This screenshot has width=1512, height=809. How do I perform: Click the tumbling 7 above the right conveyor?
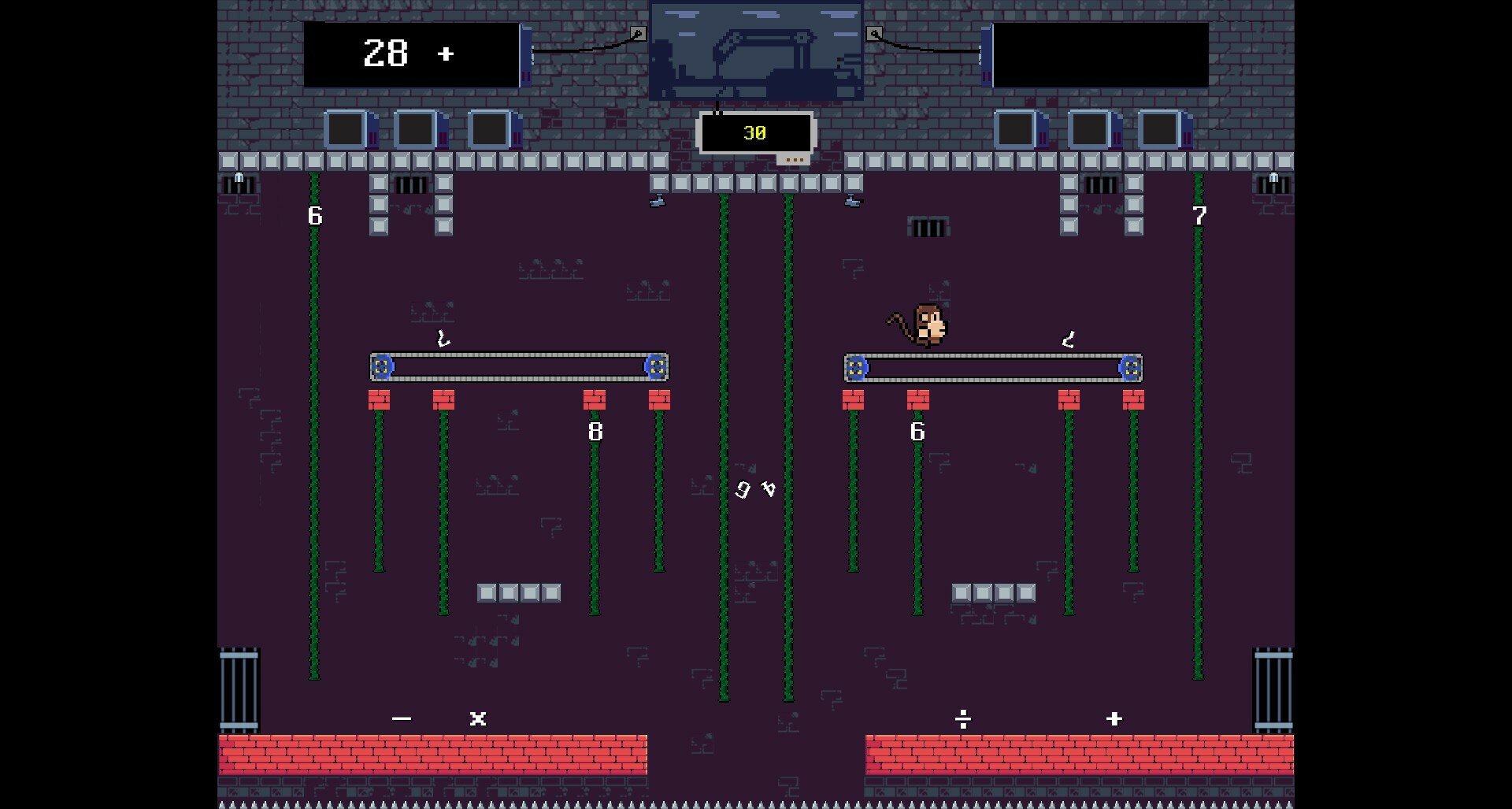click(1068, 340)
